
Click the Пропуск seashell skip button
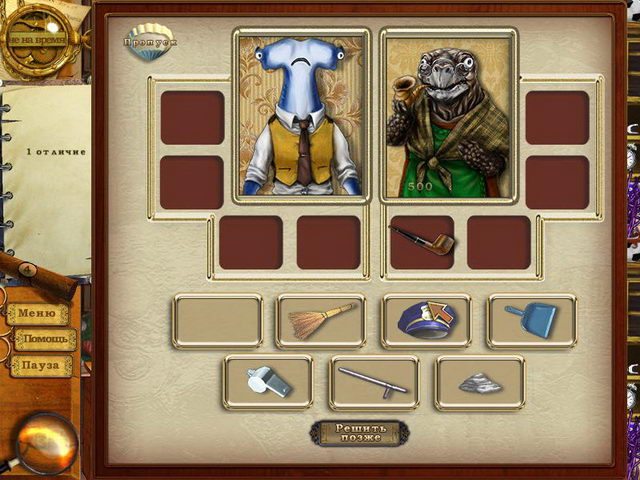point(151,43)
